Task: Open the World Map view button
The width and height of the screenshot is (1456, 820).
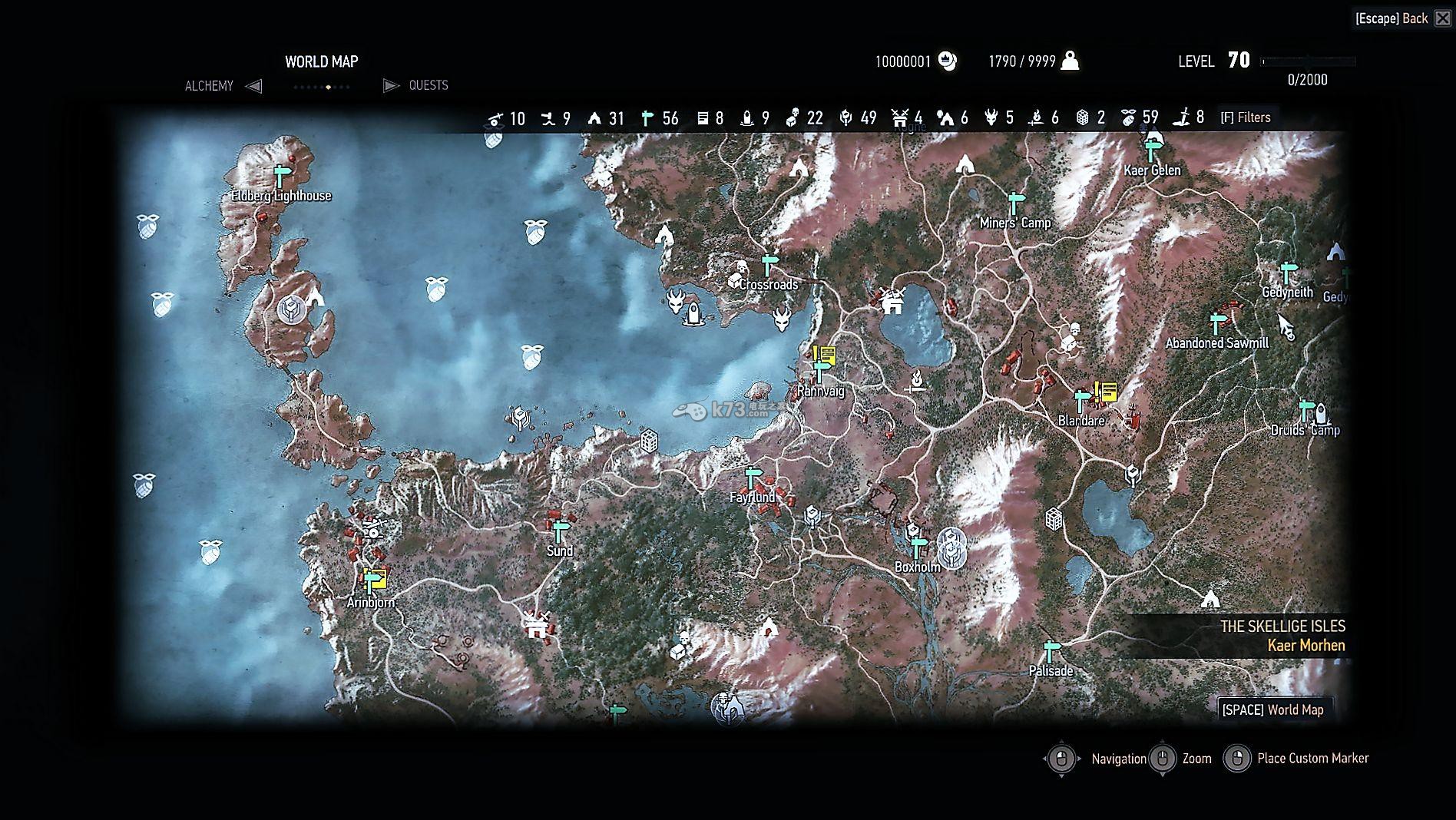Action: (x=1273, y=709)
